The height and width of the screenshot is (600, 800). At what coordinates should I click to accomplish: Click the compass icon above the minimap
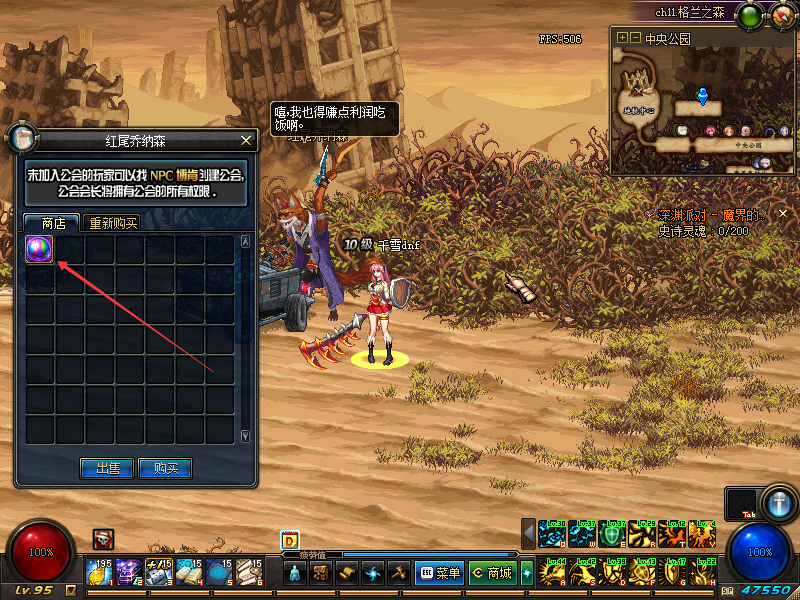pyautogui.click(x=781, y=16)
